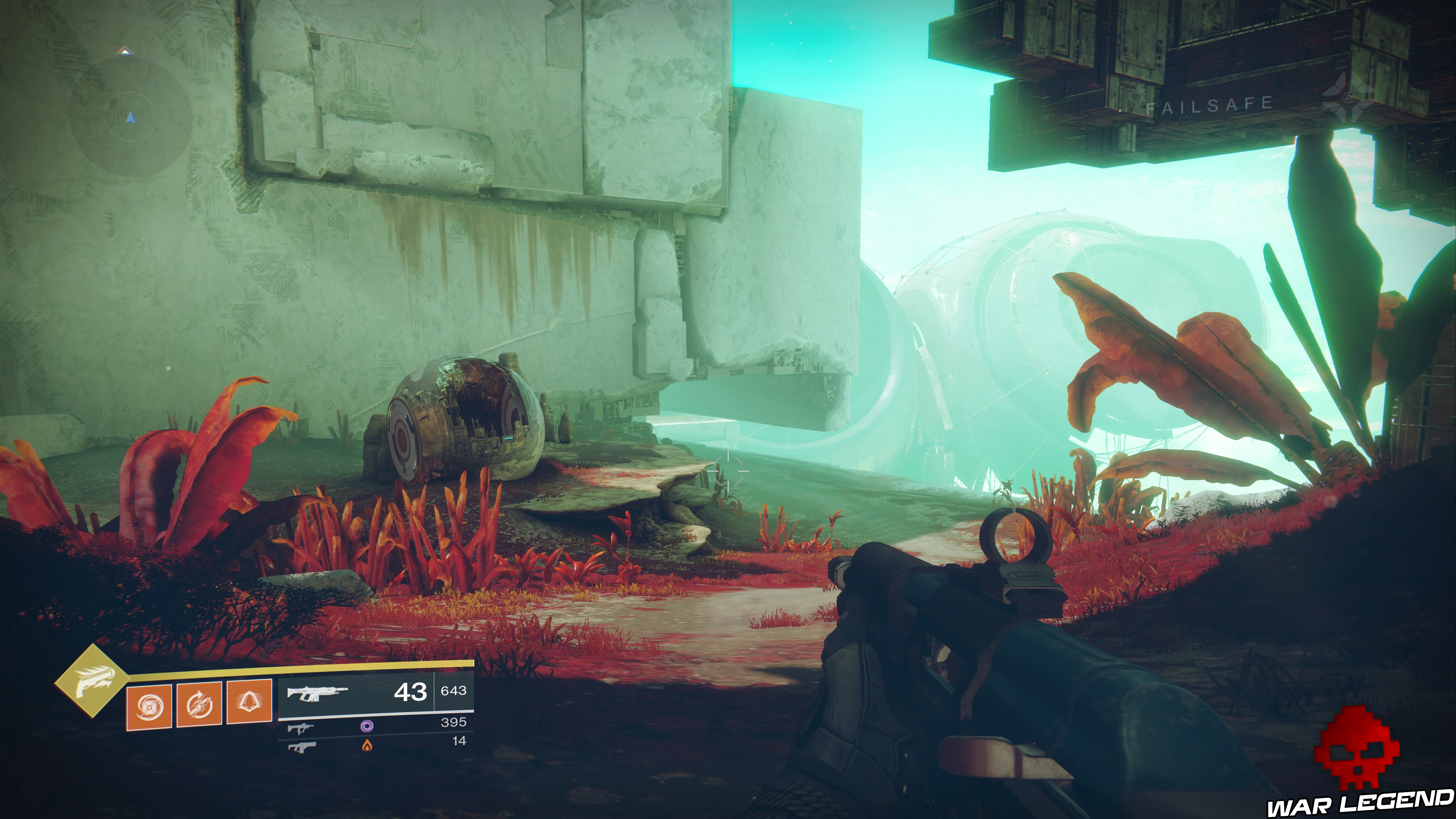
Task: Toggle the blue waypoint arrow on radar
Action: [130, 118]
